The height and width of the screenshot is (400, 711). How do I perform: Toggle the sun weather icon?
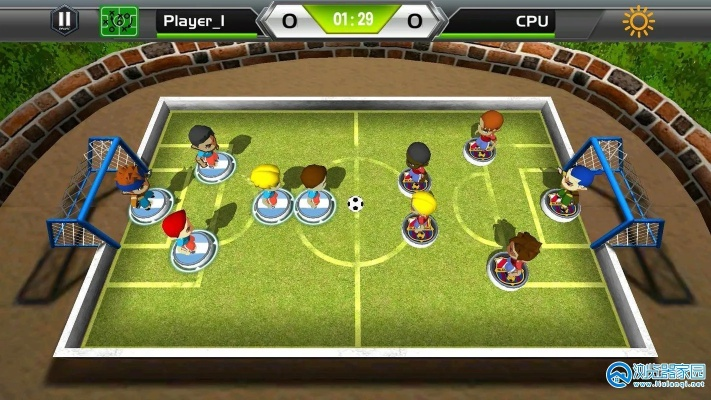[638, 20]
